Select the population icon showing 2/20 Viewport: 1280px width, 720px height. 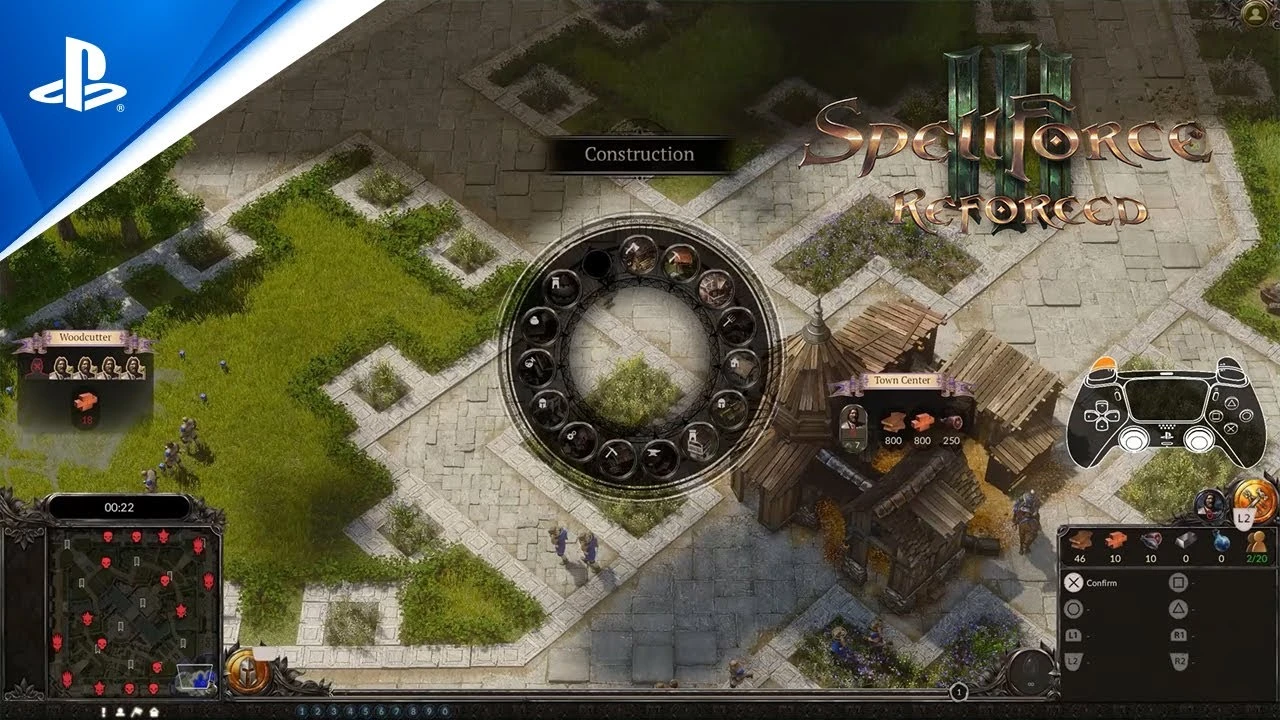[1257, 541]
